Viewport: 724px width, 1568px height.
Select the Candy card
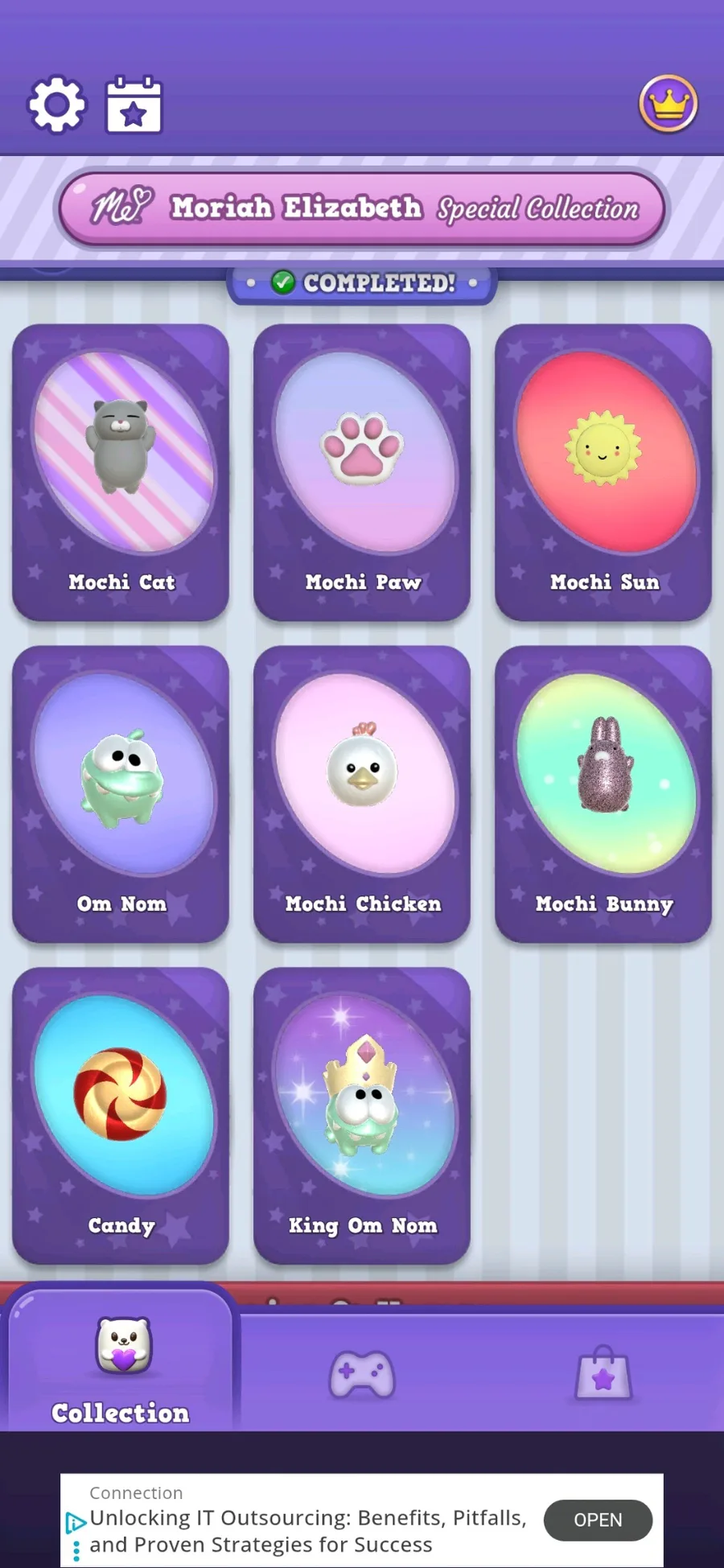(x=121, y=1116)
